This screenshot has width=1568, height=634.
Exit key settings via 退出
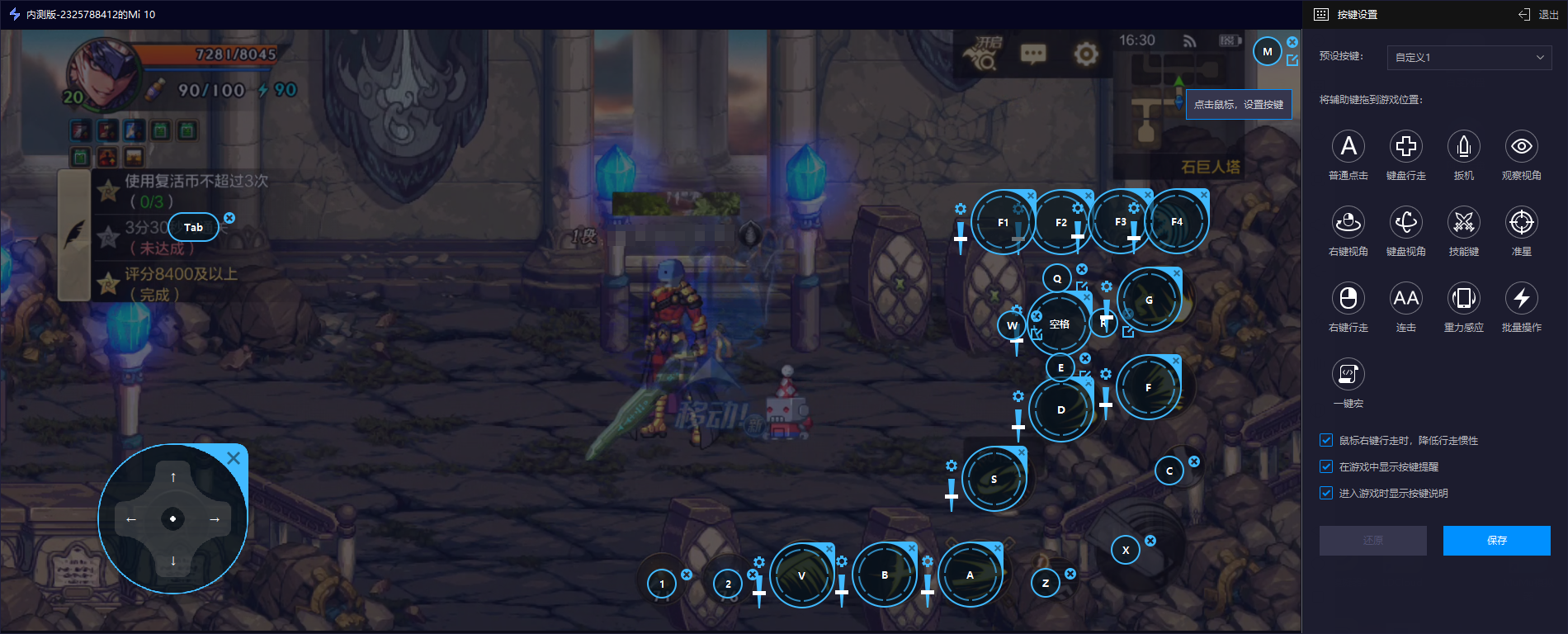tap(1539, 15)
